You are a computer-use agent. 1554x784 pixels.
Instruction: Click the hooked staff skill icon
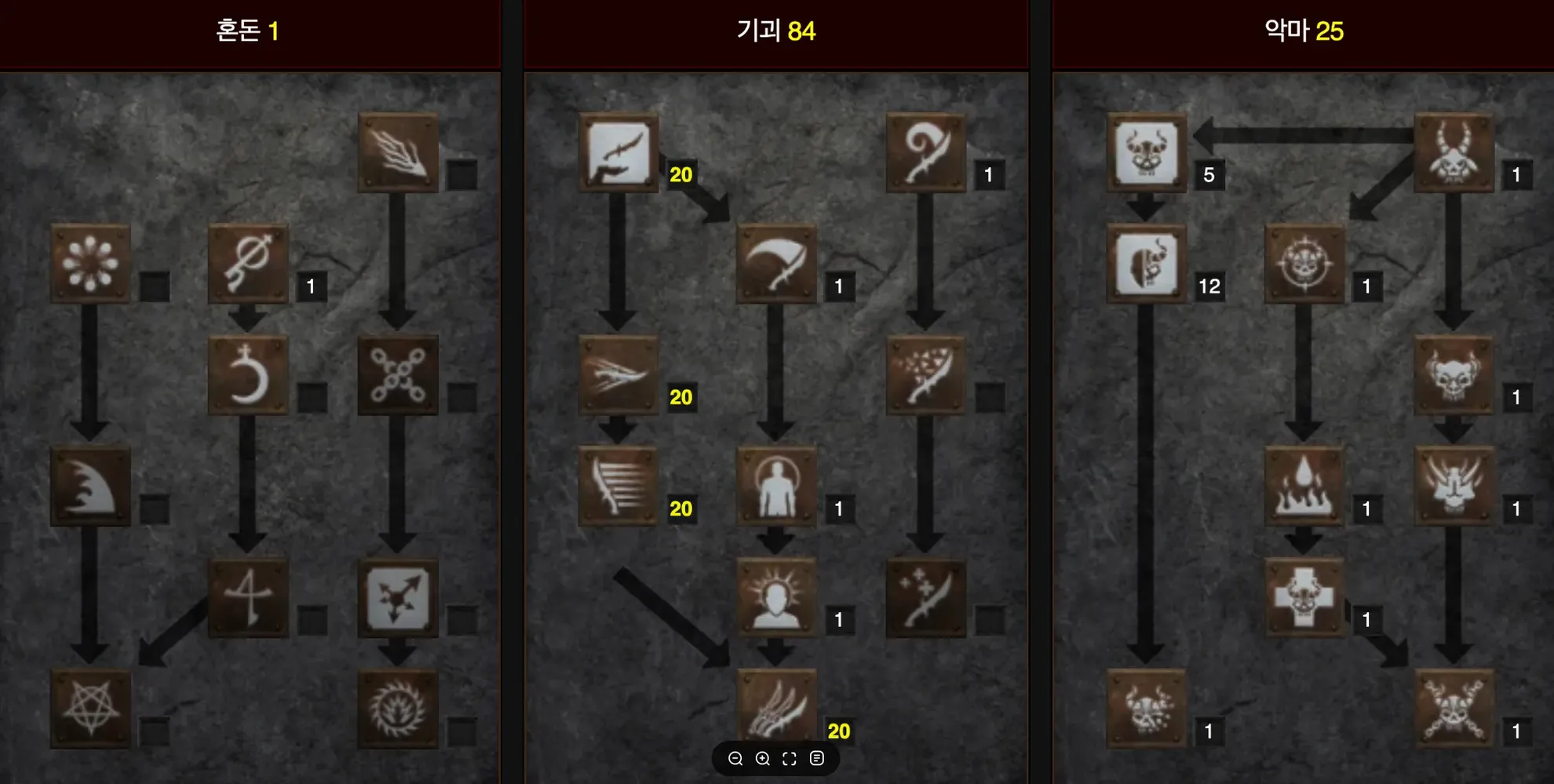(x=926, y=152)
